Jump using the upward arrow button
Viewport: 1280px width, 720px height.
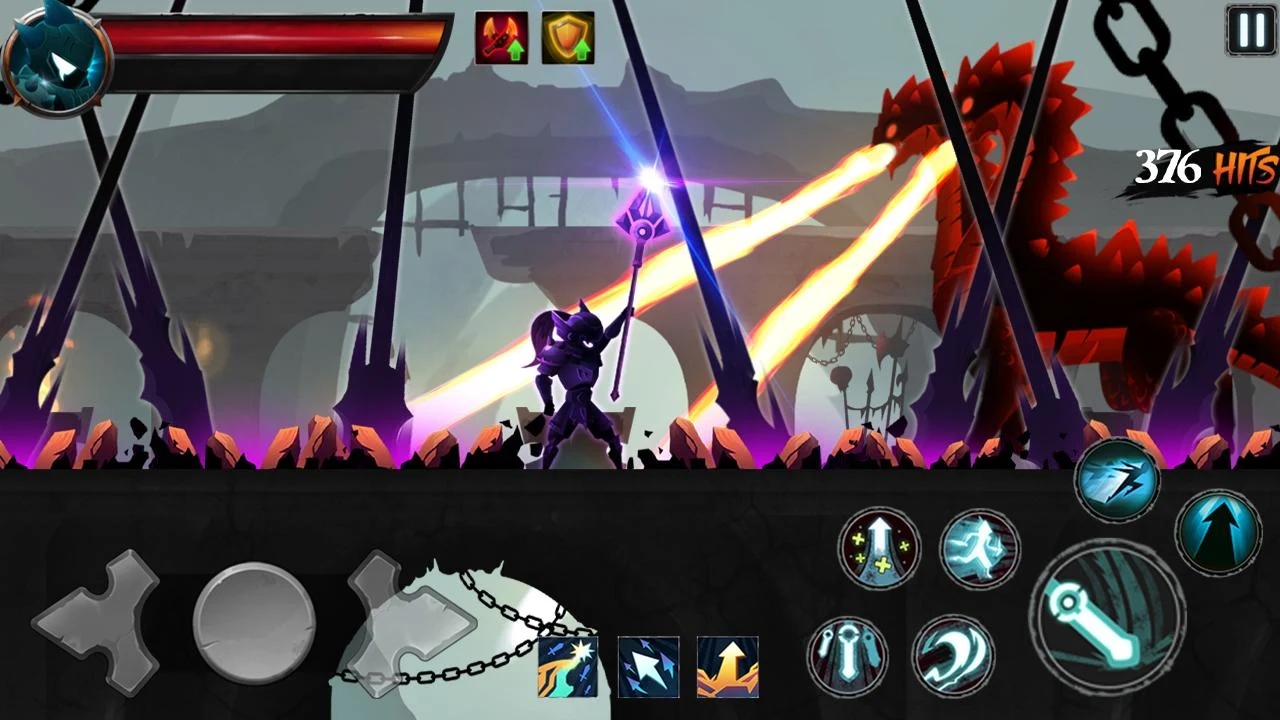(1217, 531)
